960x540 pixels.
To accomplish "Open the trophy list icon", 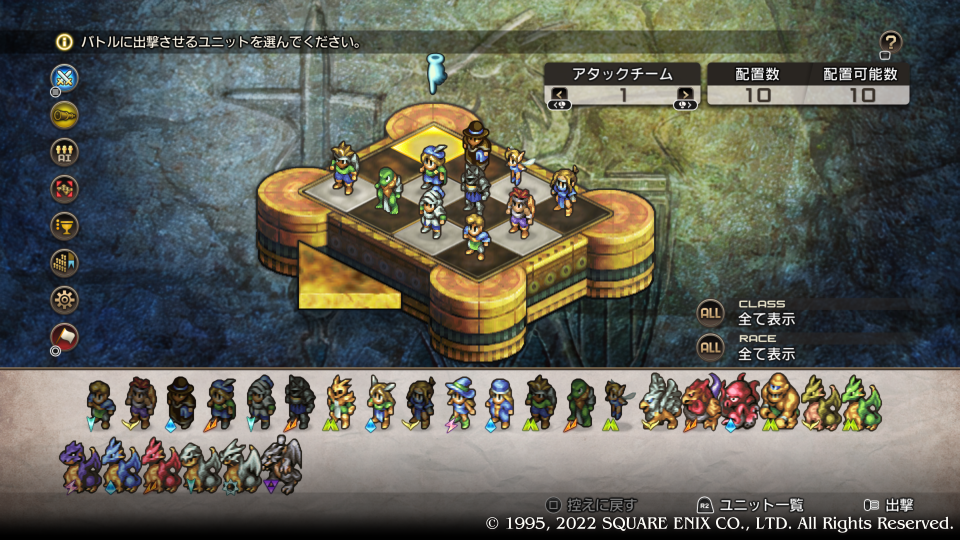I will tap(65, 225).
